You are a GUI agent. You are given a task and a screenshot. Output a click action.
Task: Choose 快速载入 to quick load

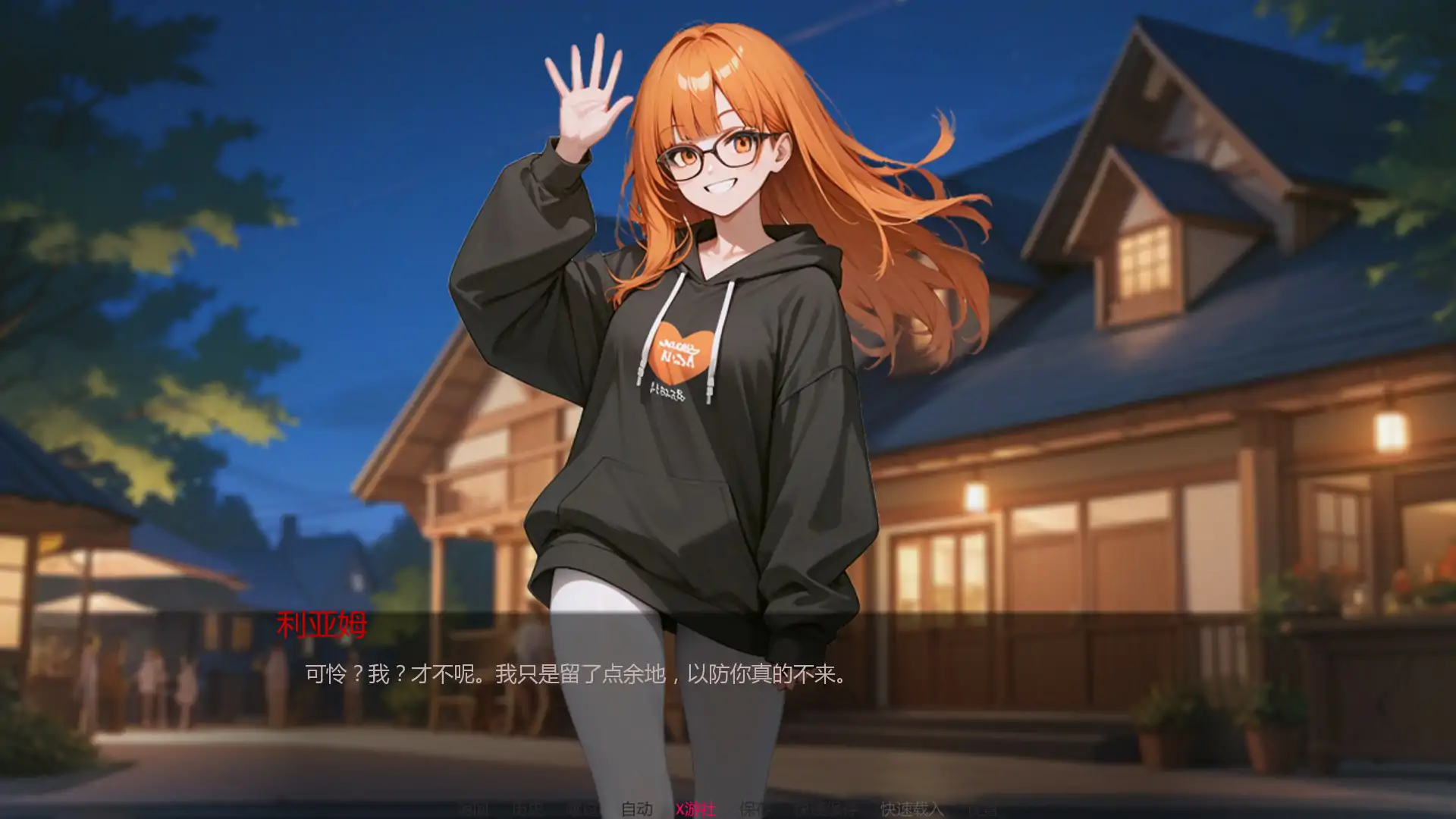pyautogui.click(x=911, y=809)
